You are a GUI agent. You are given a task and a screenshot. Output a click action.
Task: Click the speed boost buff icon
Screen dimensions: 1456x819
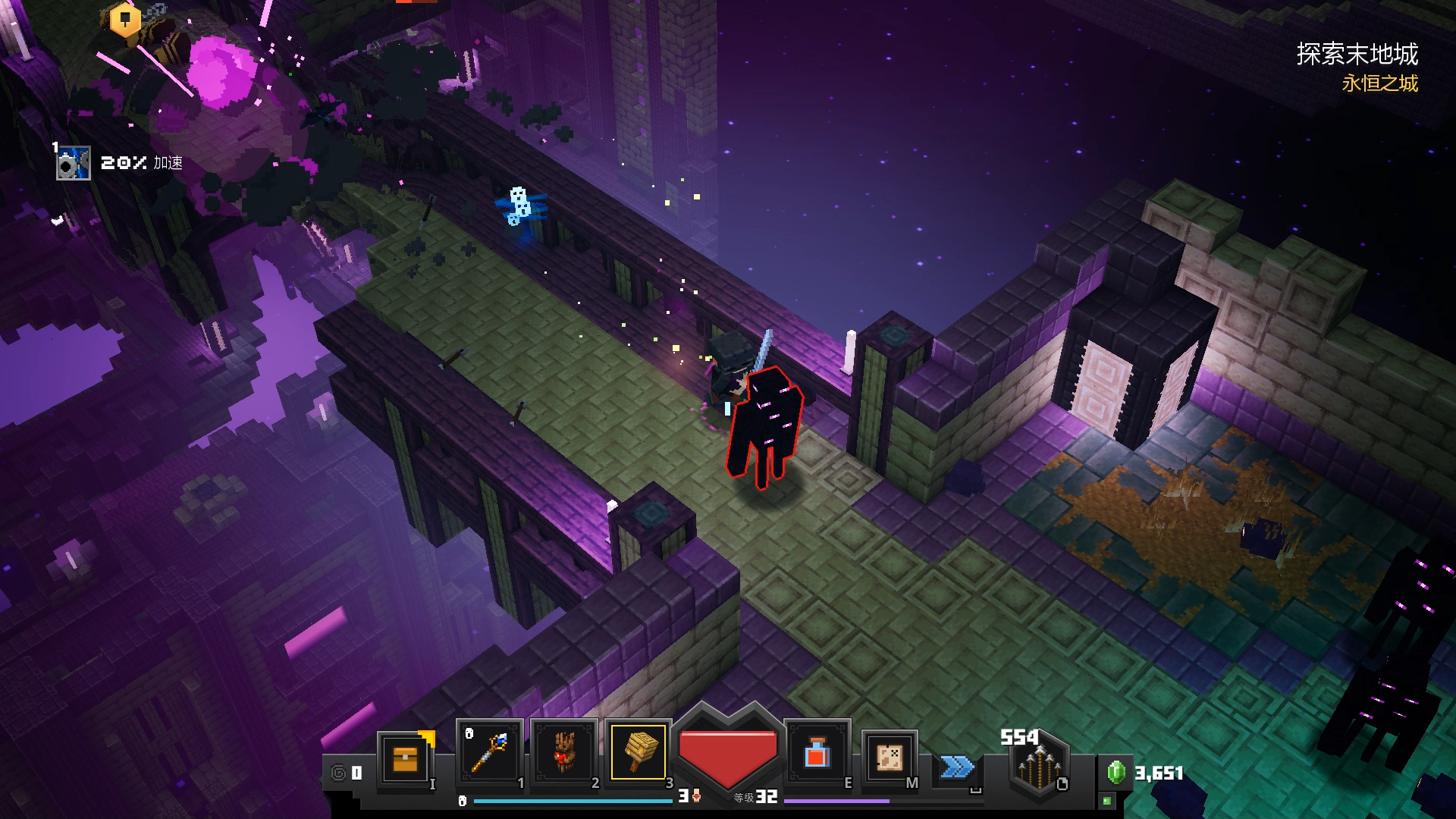point(74,163)
